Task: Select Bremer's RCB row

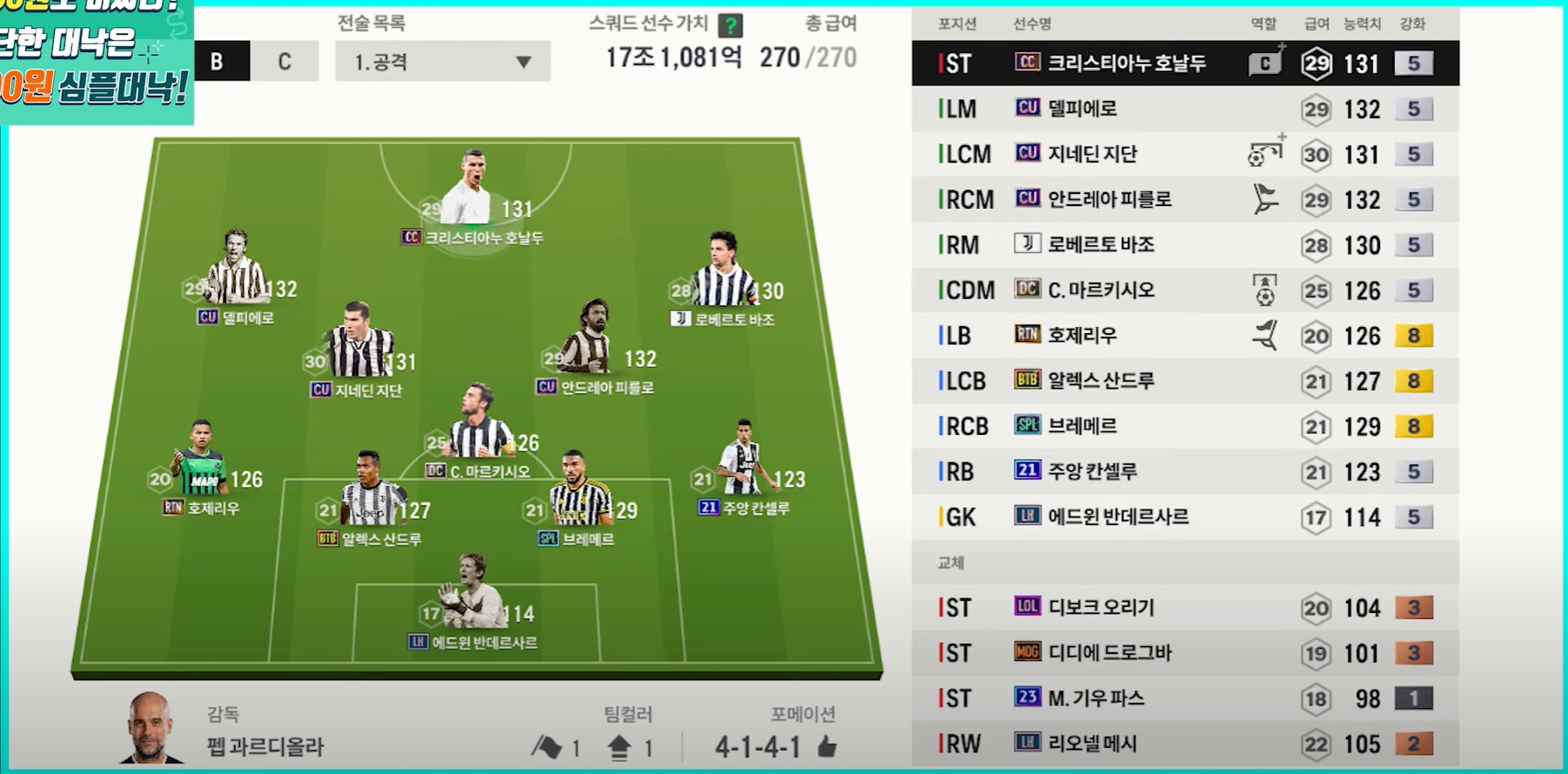Action: [1183, 426]
